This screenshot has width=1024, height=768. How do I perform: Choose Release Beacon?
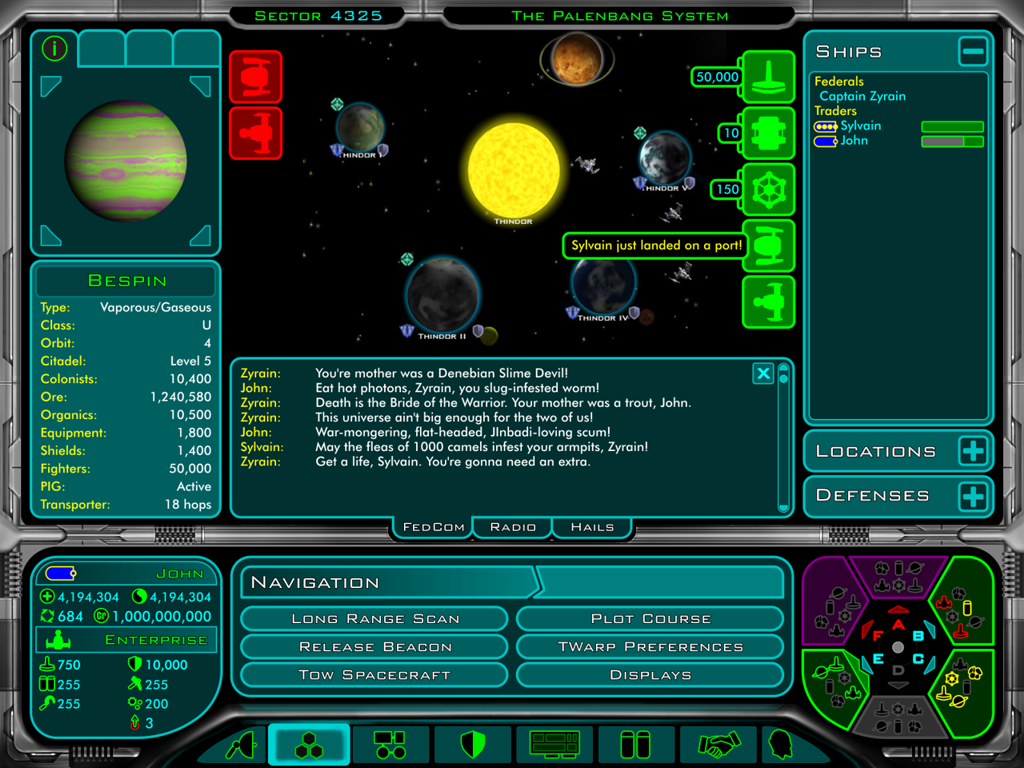tap(375, 647)
